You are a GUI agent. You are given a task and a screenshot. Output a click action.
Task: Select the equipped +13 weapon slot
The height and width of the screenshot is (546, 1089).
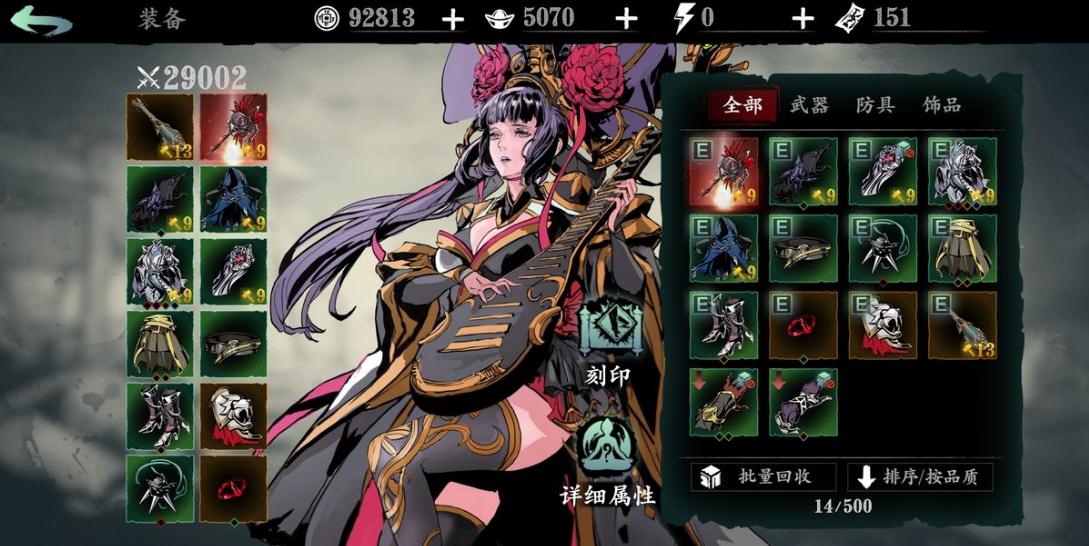160,128
